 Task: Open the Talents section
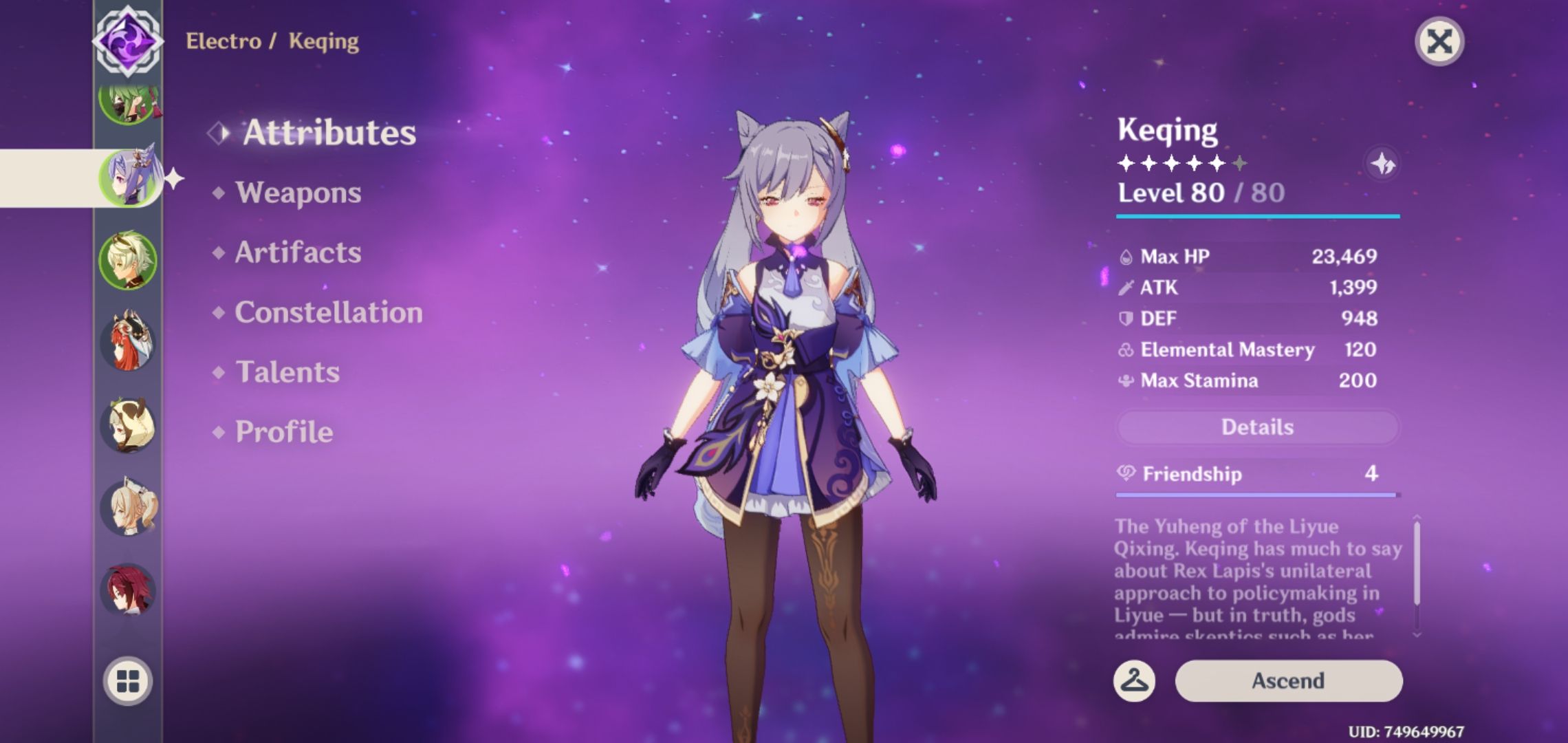[x=289, y=372]
